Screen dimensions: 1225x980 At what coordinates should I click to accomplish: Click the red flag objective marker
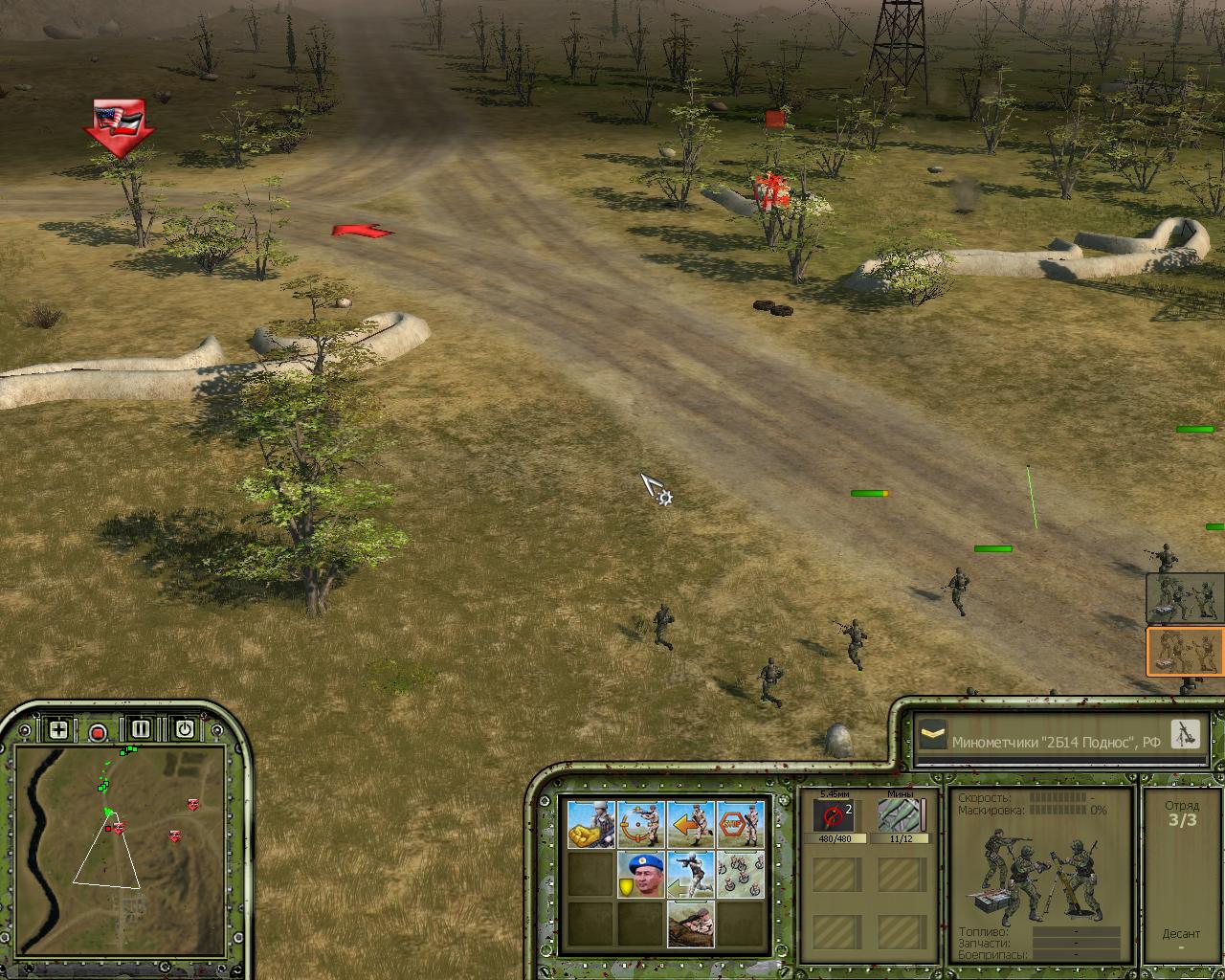coord(119,124)
